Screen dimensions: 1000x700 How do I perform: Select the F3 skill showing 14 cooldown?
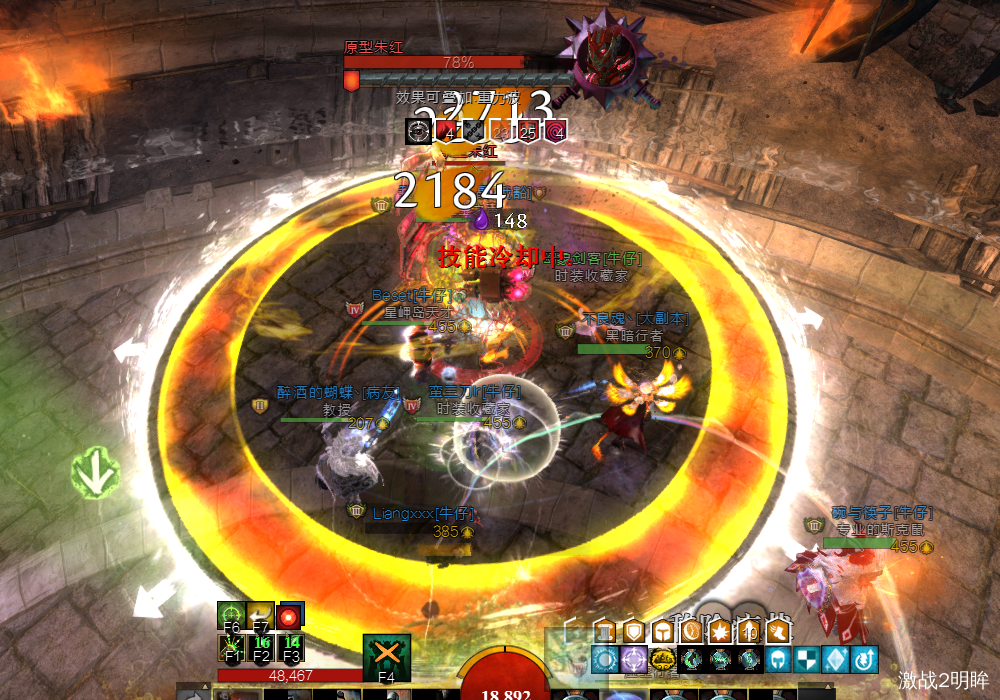pyautogui.click(x=292, y=648)
